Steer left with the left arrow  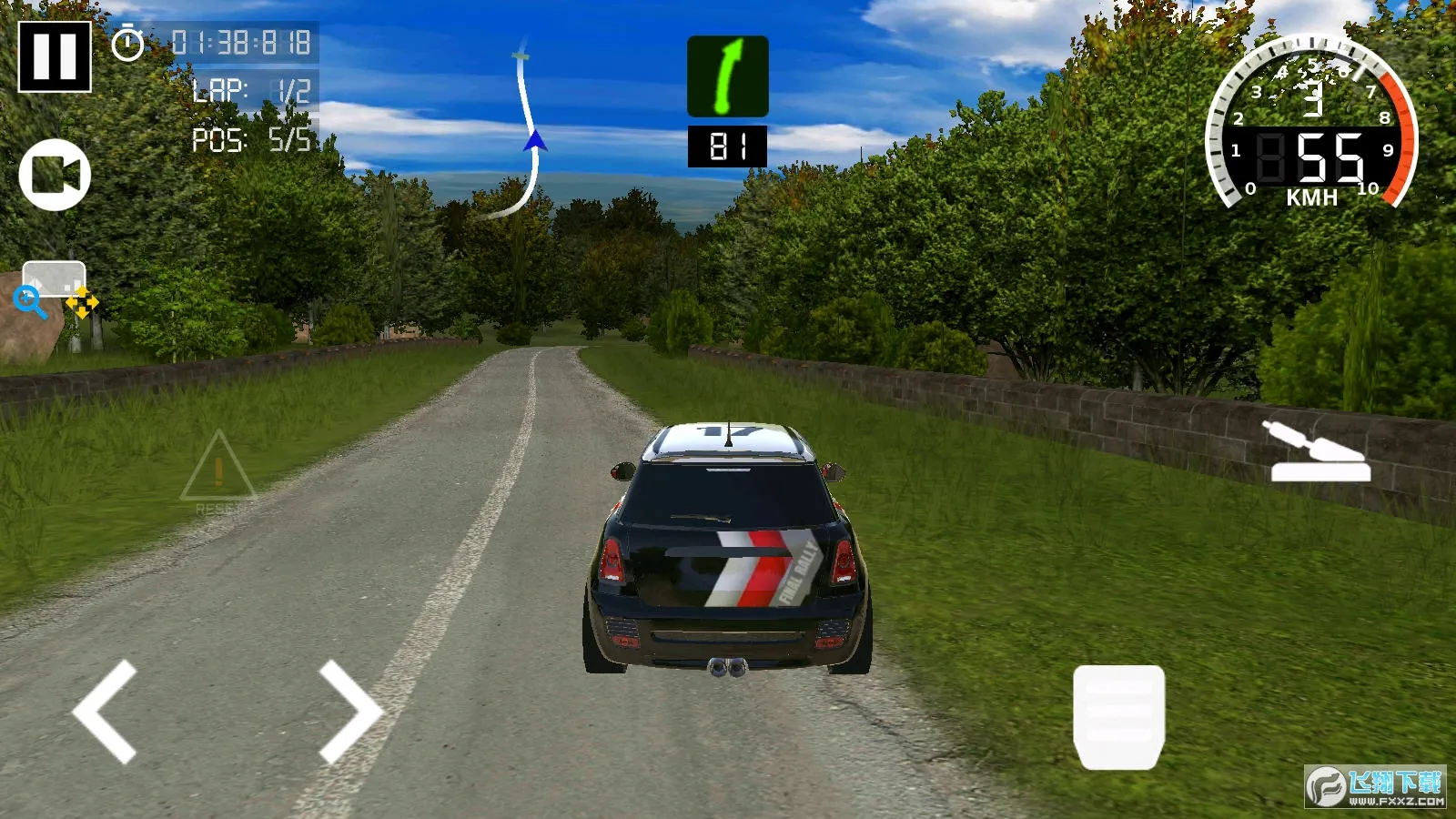coord(106,712)
